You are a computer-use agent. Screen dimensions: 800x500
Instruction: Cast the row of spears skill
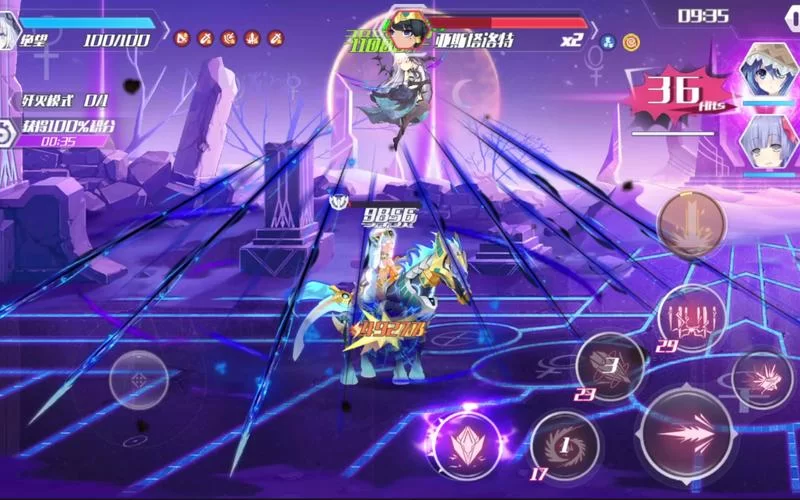pyautogui.click(x=691, y=317)
